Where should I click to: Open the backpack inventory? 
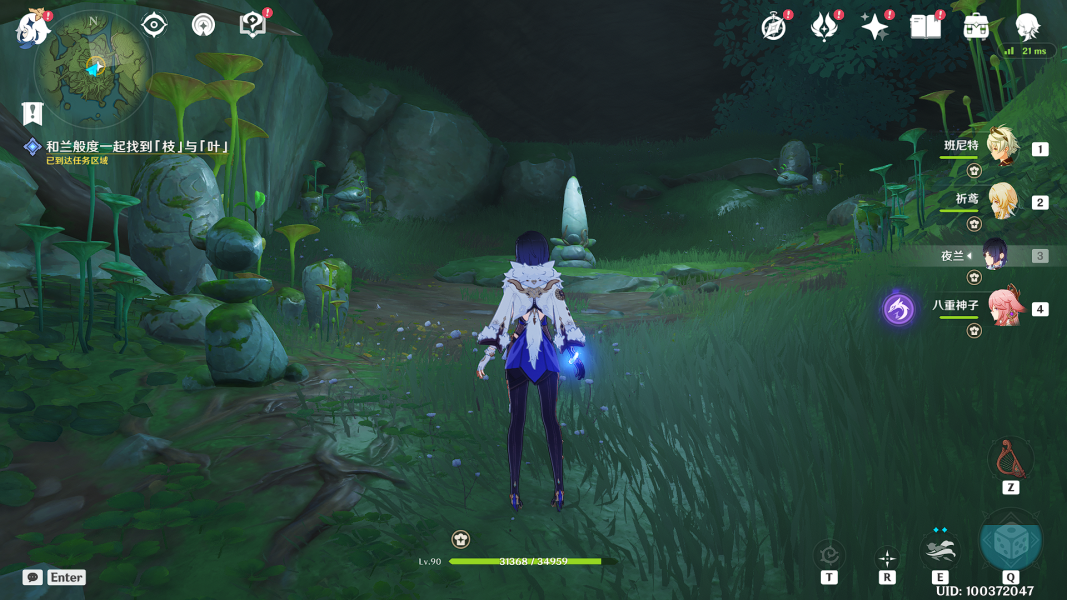click(976, 27)
